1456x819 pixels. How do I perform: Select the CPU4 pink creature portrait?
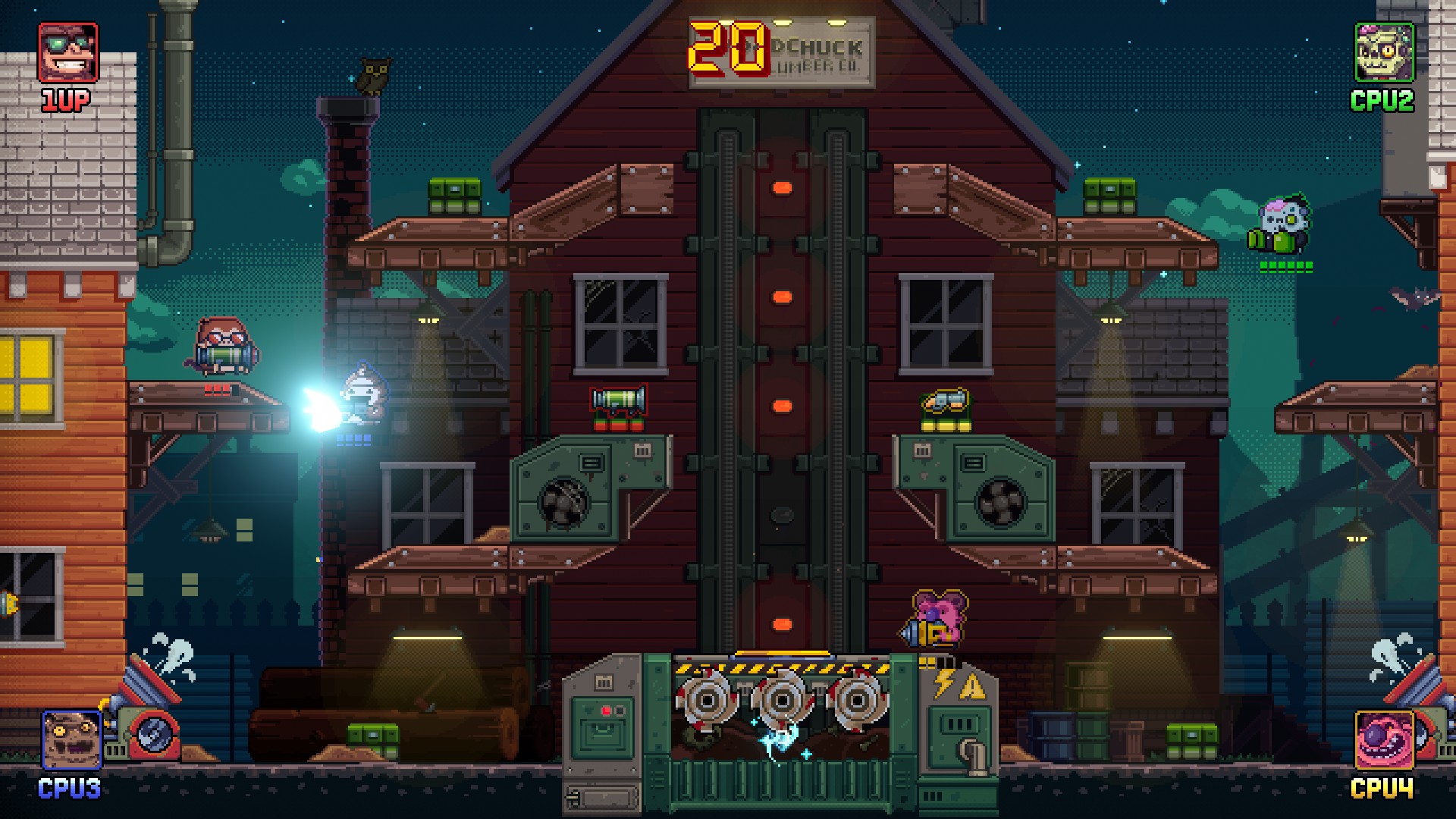pos(1384,741)
